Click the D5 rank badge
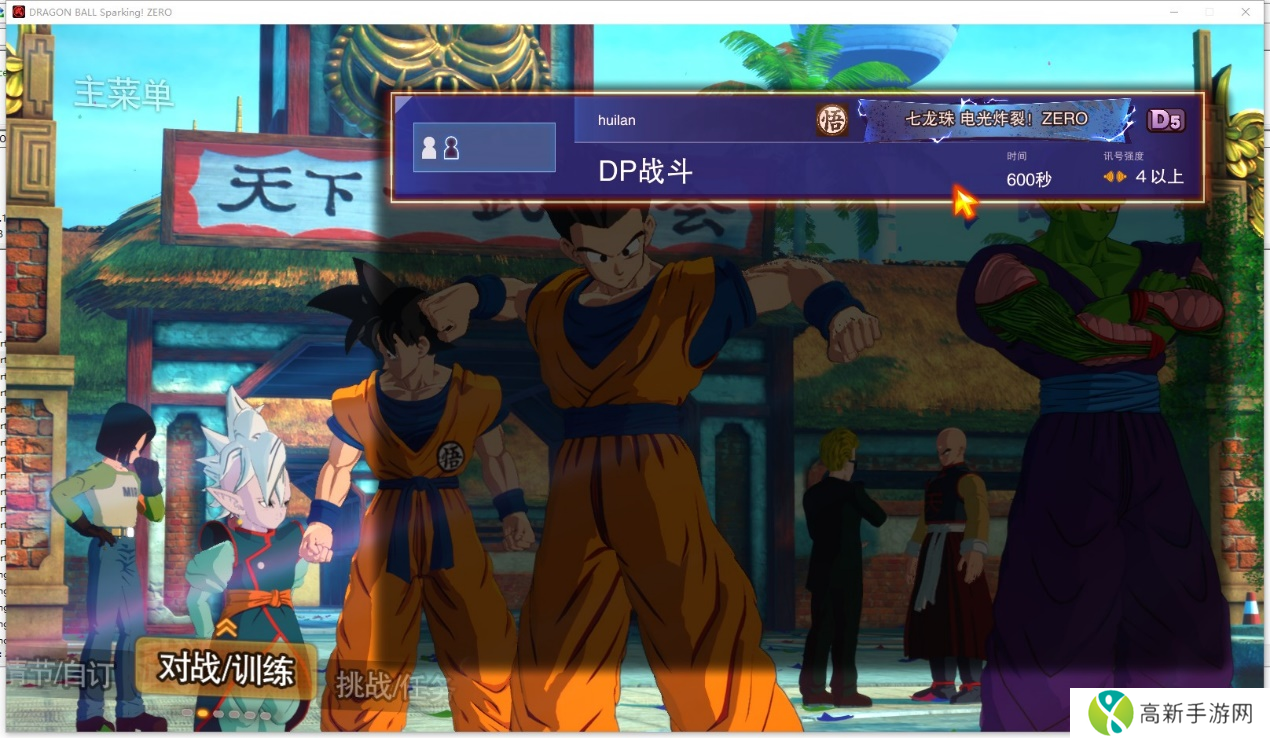Image resolution: width=1270 pixels, height=738 pixels. (x=1165, y=120)
